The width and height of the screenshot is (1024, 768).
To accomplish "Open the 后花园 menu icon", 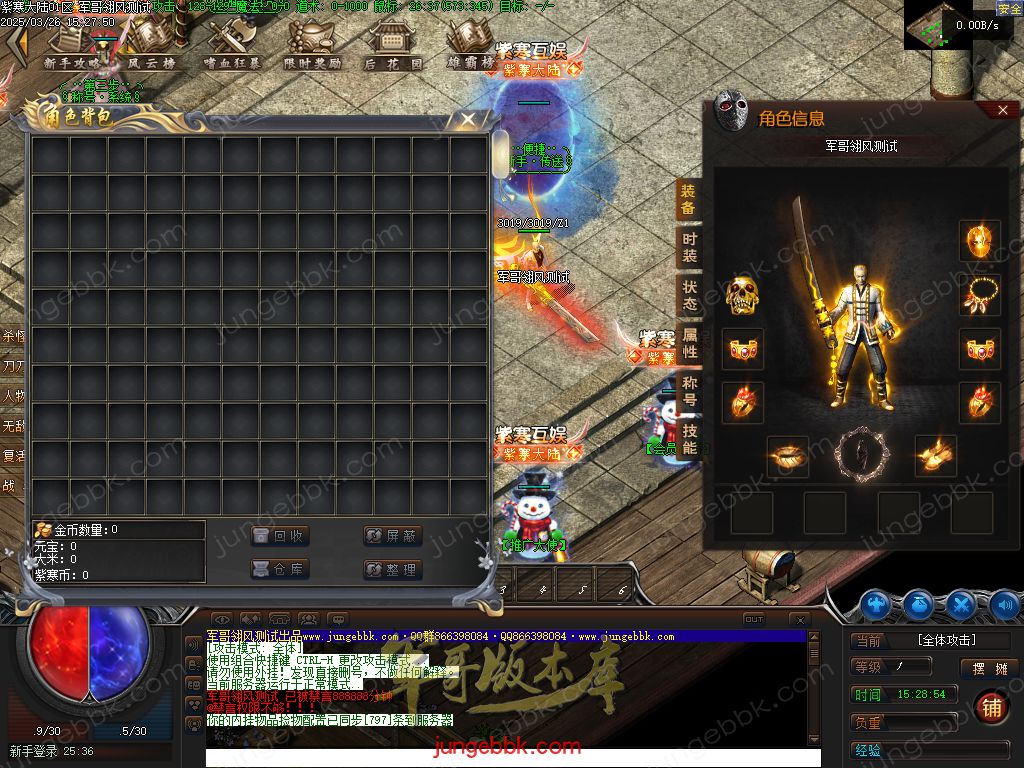I will coord(392,45).
